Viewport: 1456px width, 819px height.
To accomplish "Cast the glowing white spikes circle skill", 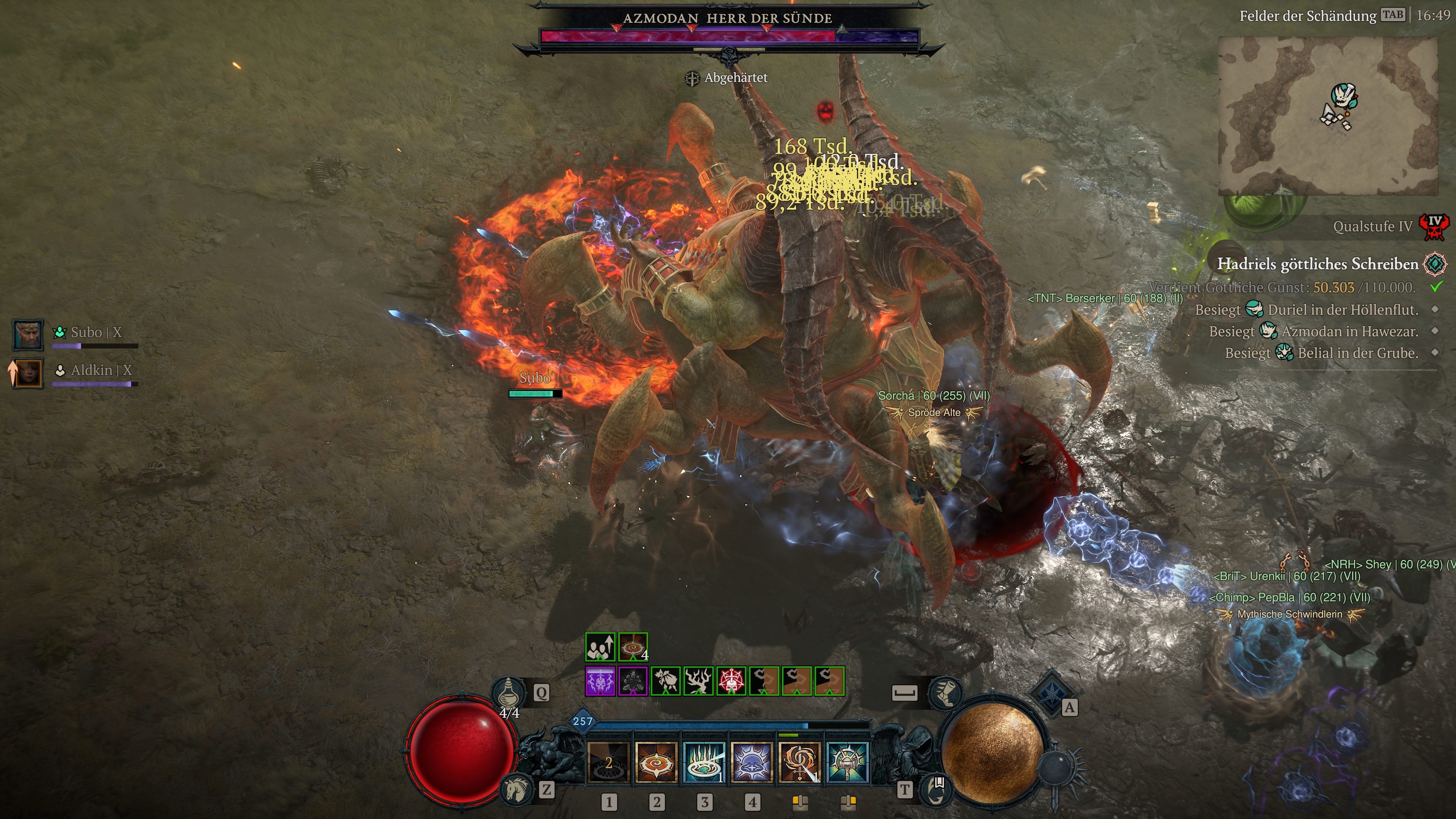I will tap(704, 763).
